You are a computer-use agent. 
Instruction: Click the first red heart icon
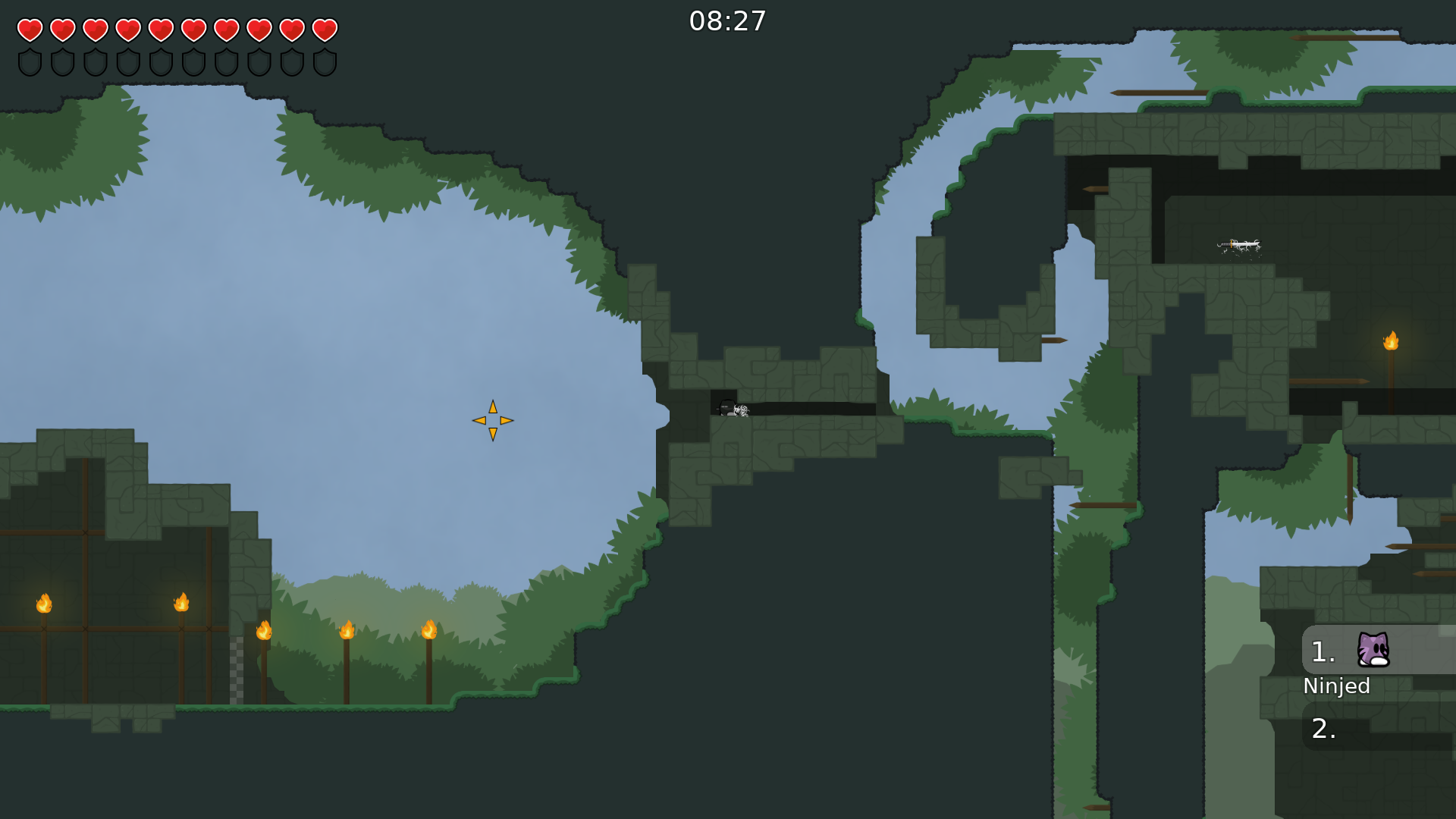click(30, 30)
